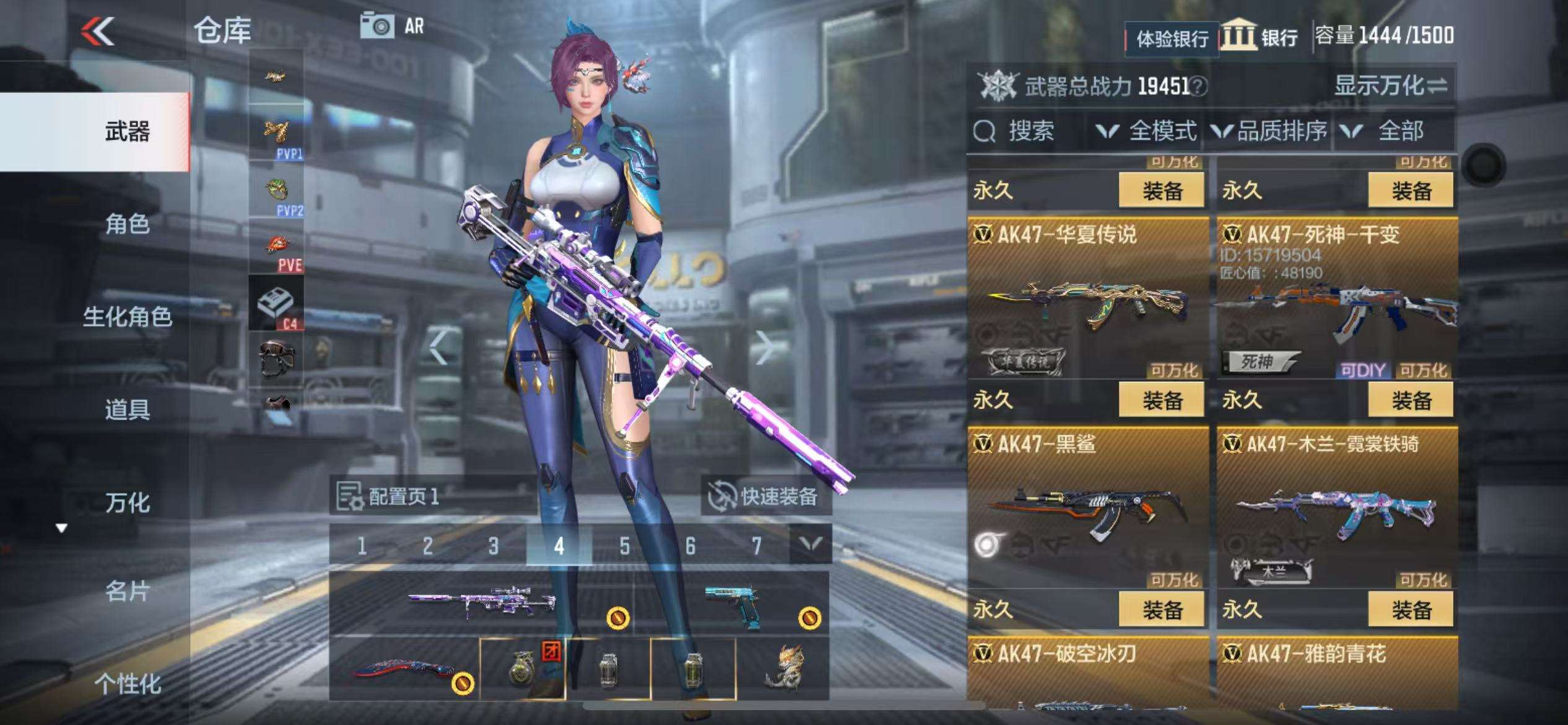Equip the AK47-木兰-霓裳铁骑 weapon

coord(1411,610)
